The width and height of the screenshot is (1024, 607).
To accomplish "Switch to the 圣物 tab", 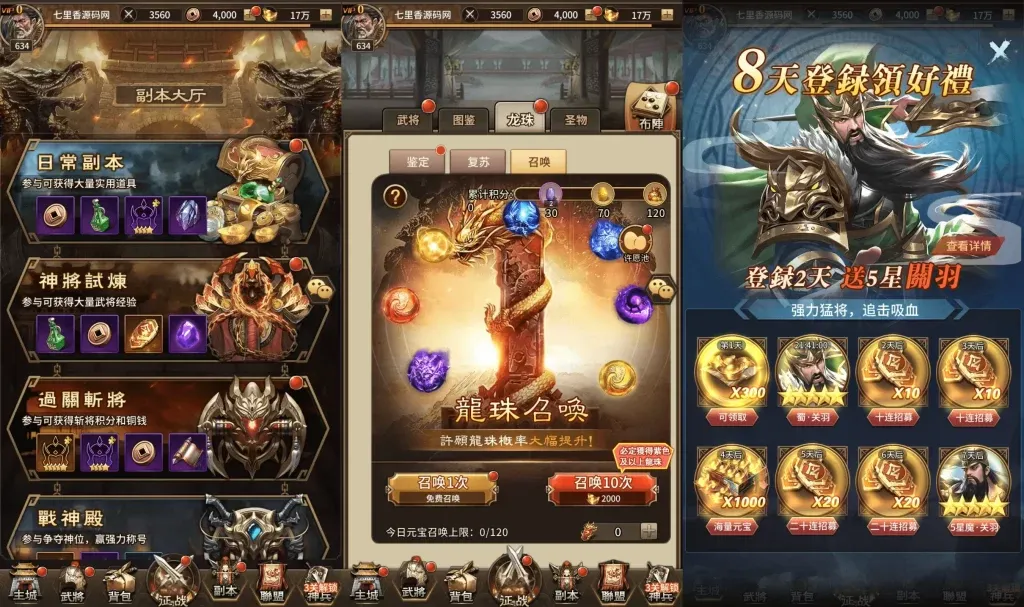I will [x=576, y=120].
